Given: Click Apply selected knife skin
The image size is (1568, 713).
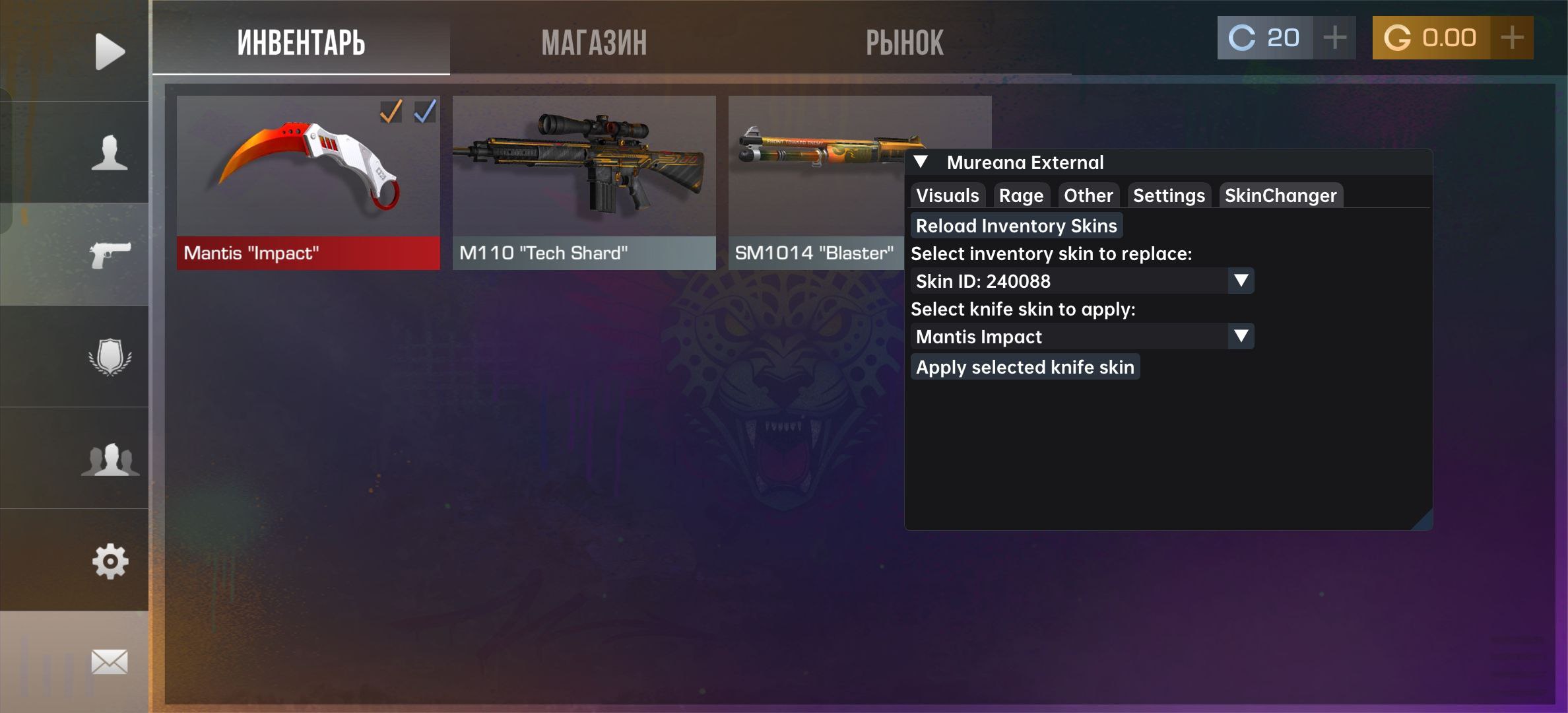Looking at the screenshot, I should click(x=1025, y=367).
